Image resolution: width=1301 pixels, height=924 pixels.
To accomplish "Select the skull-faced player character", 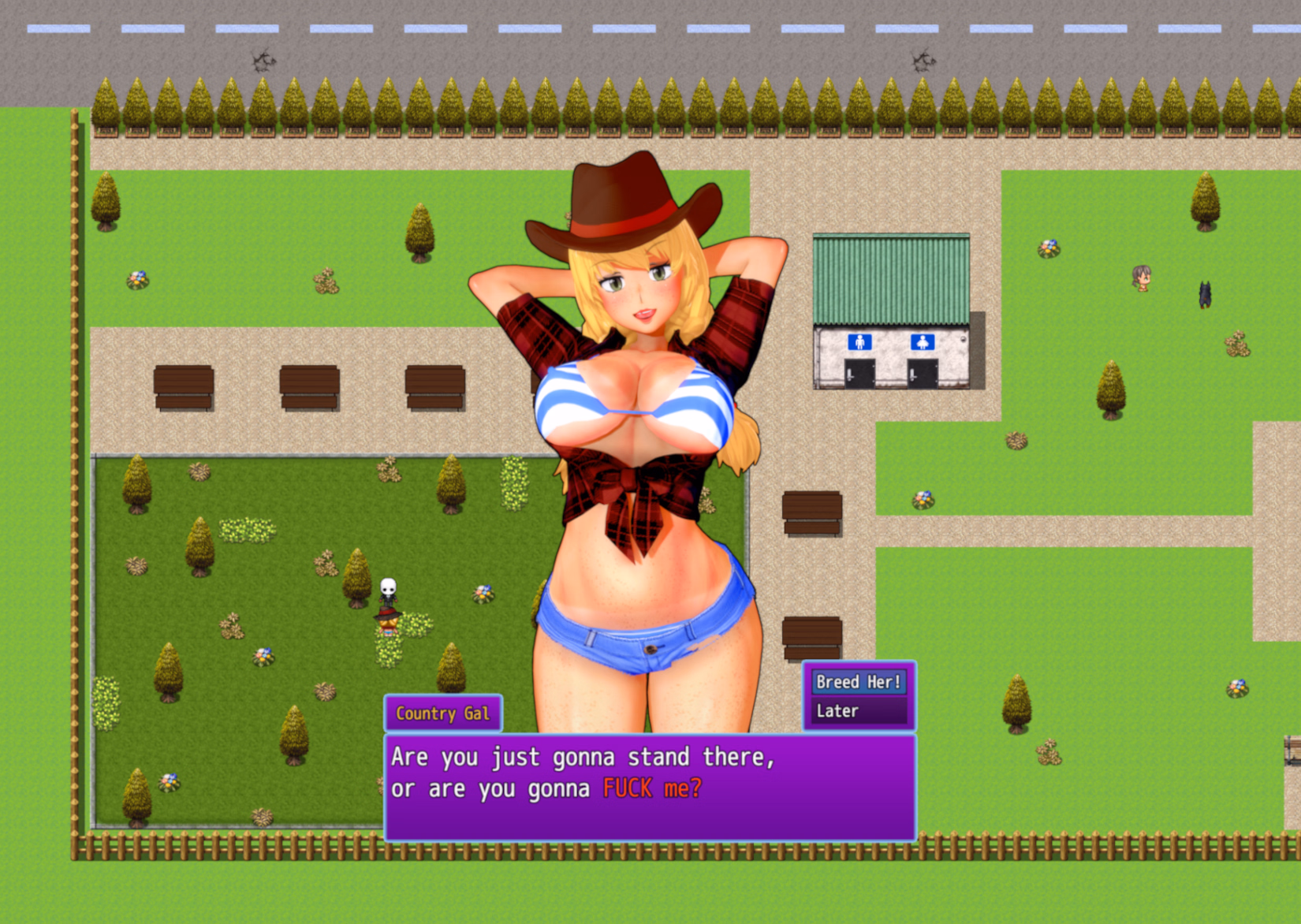I will tap(390, 590).
